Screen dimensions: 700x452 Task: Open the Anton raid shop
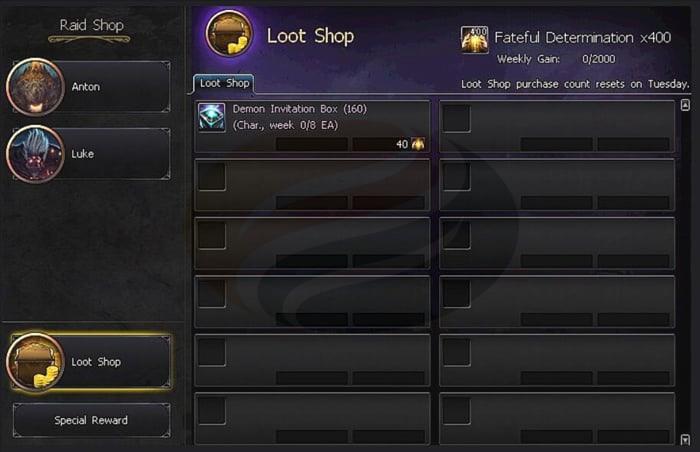pyautogui.click(x=88, y=87)
